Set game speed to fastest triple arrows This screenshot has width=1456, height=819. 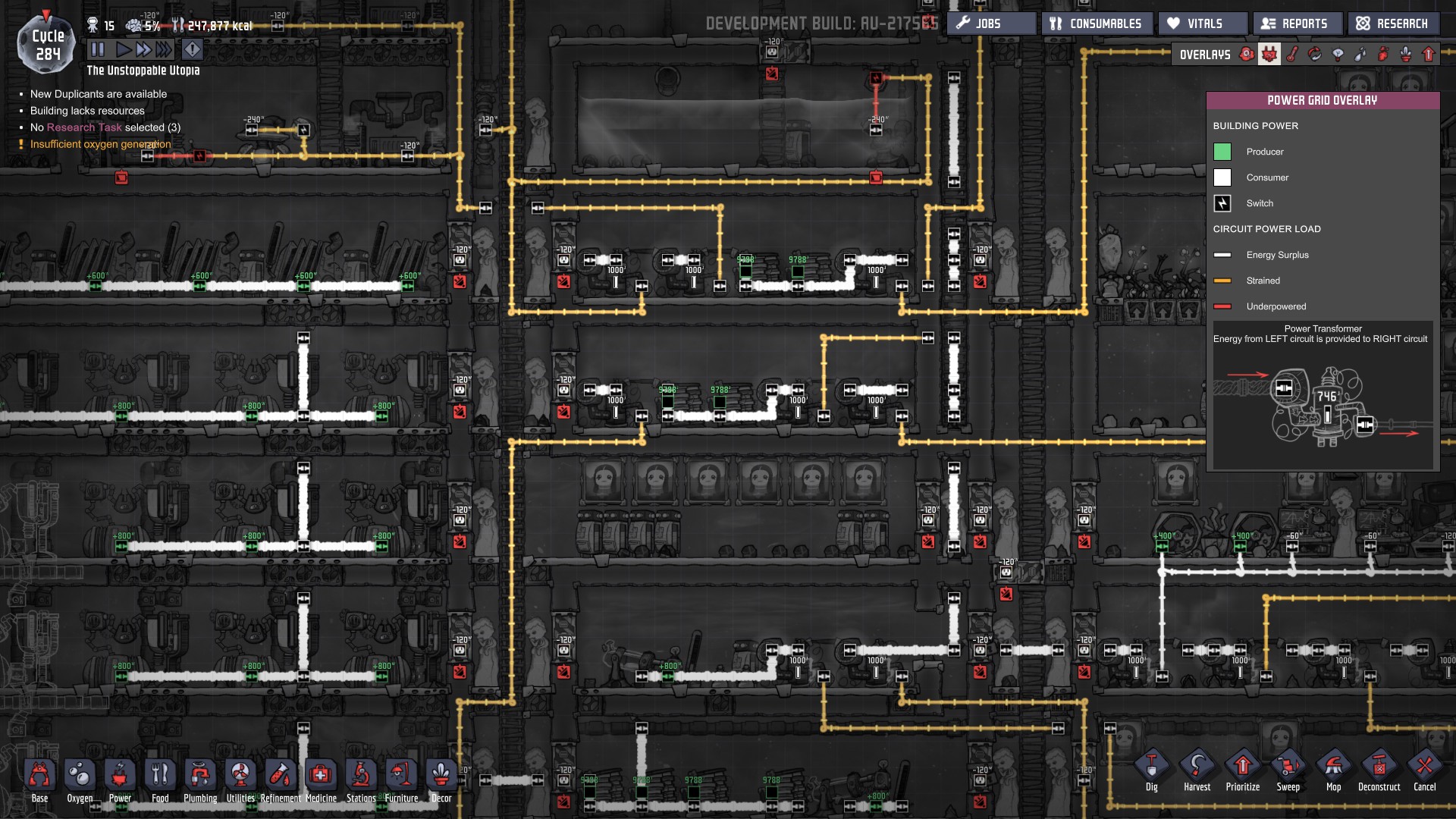[164, 50]
